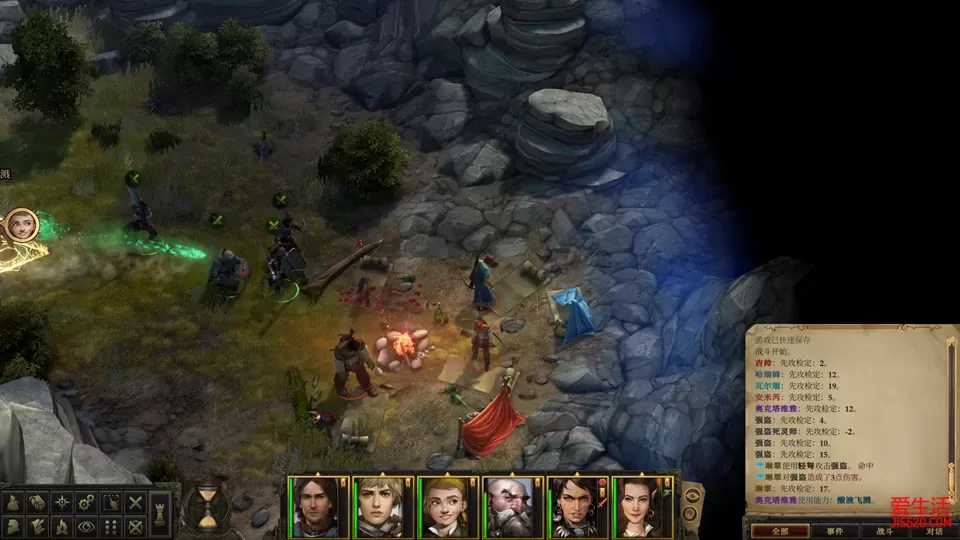
Task: Open the chess rook kingdom button
Action: 162,513
